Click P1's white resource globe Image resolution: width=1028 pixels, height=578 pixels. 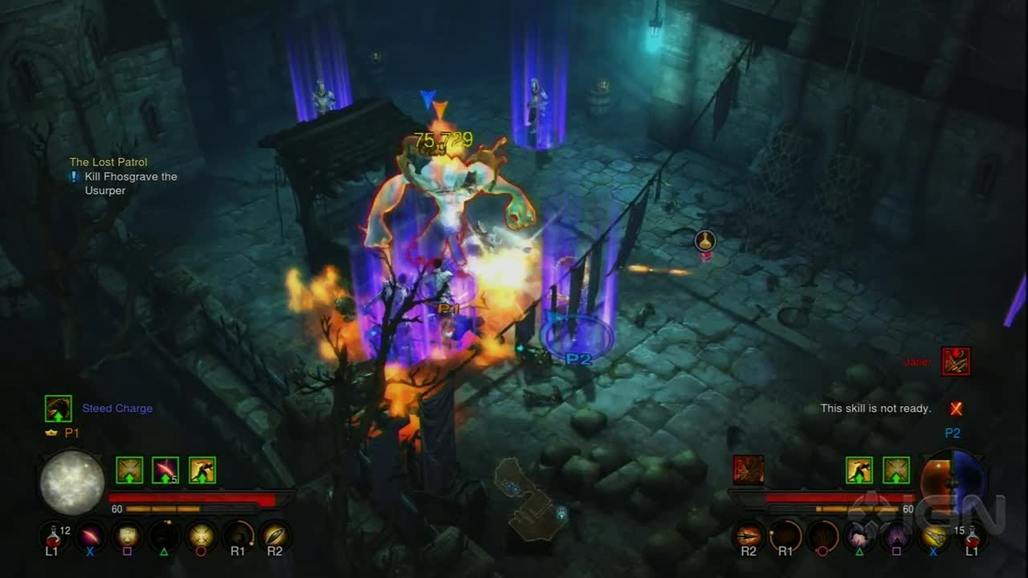click(x=72, y=482)
